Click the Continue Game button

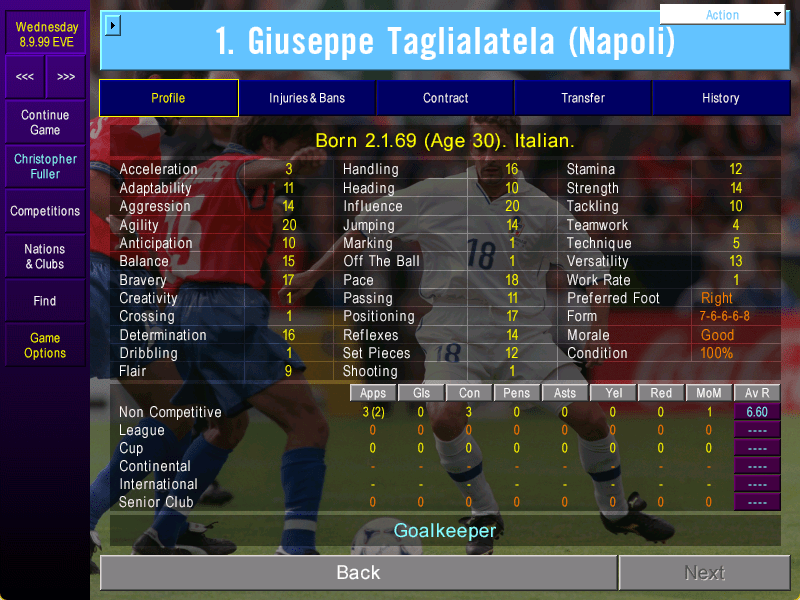tap(45, 123)
